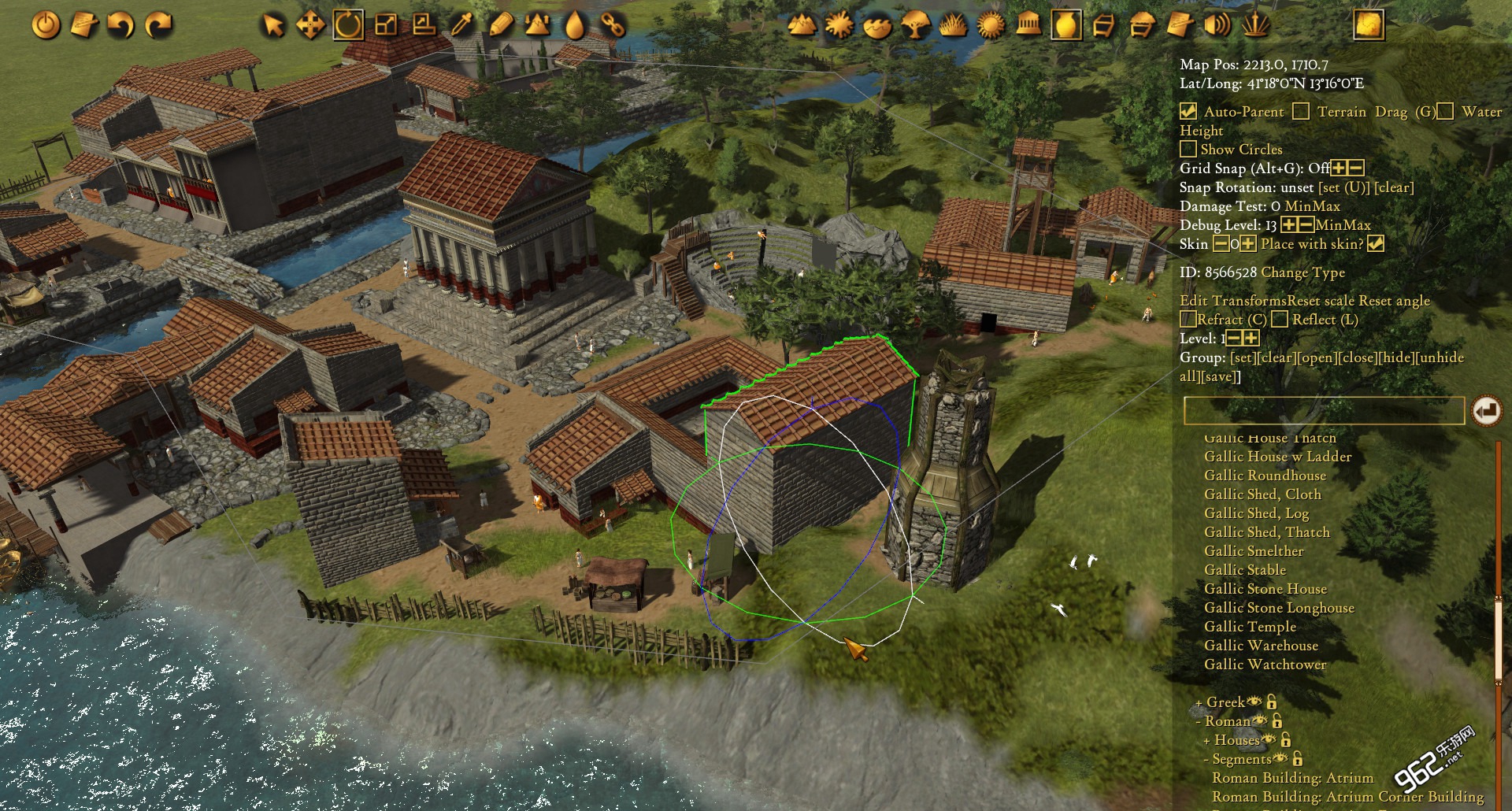
Task: Pick the water drop tool
Action: [576, 25]
